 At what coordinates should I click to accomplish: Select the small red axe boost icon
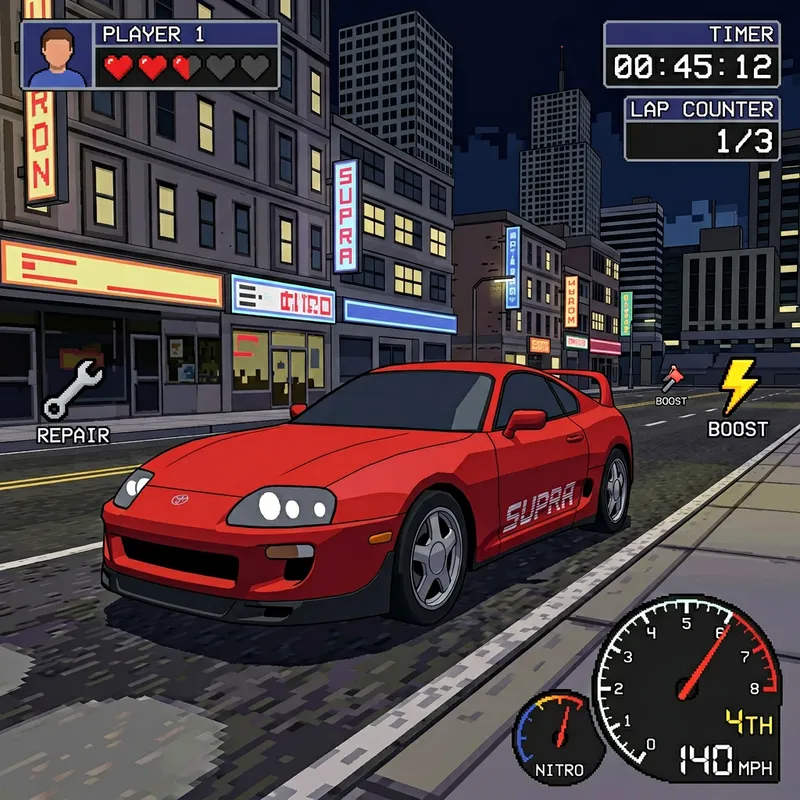tap(671, 378)
